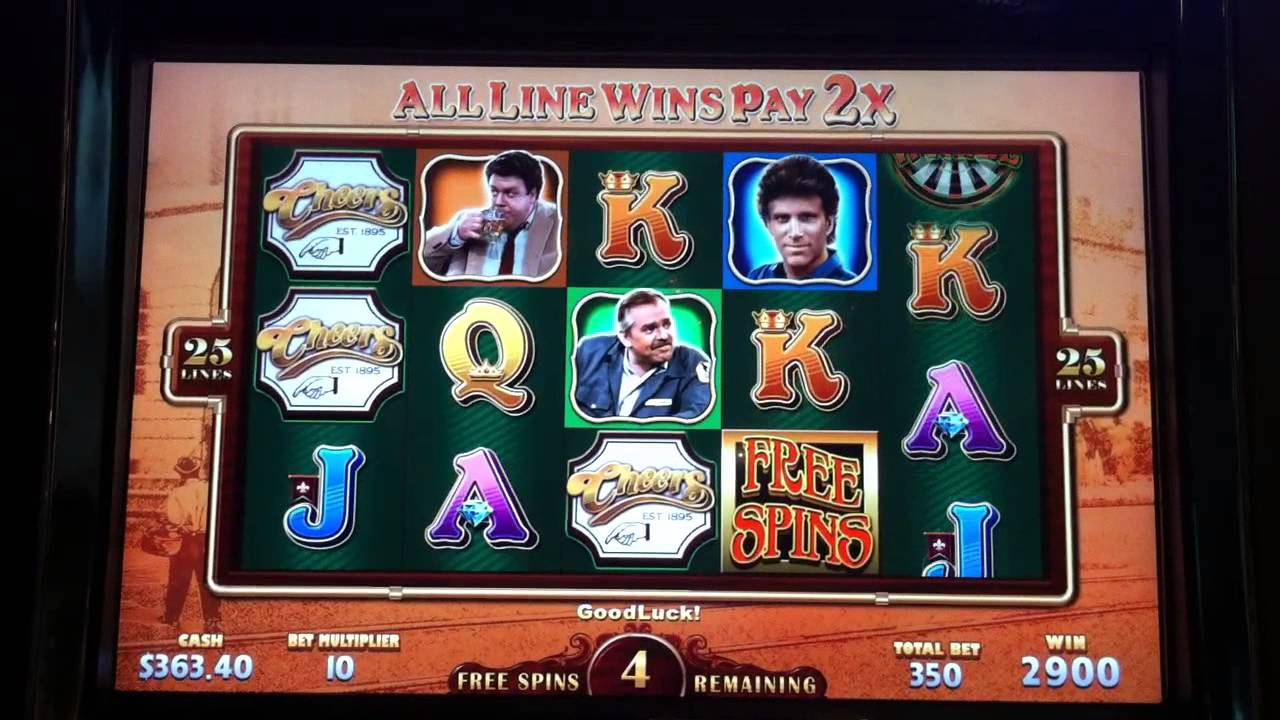This screenshot has height=720, width=1280.
Task: Choose the man drinking beer symbol
Action: coord(491,216)
